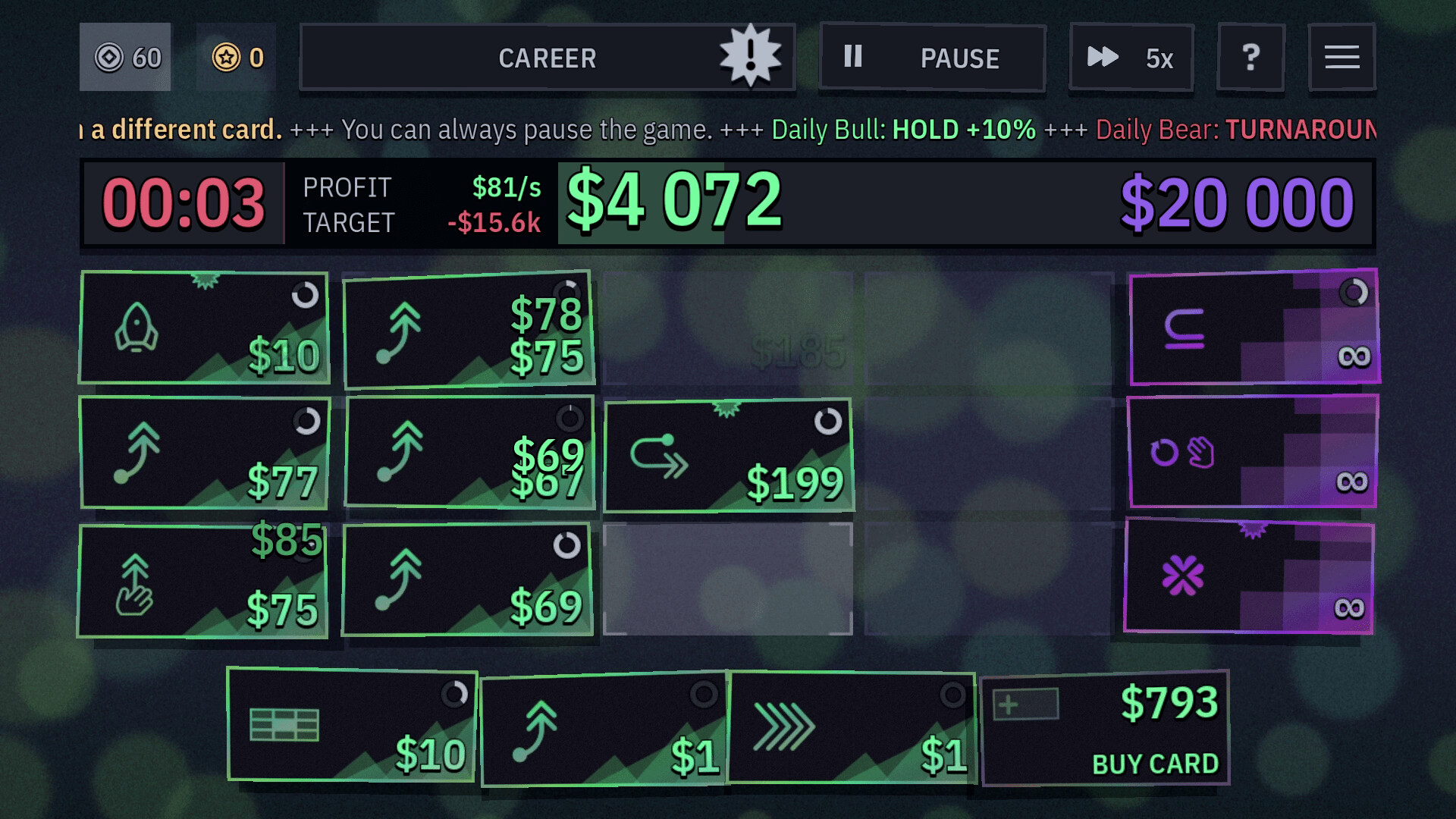Image resolution: width=1456 pixels, height=819 pixels.
Task: Play the triple chevron card for $1
Action: coord(851,728)
